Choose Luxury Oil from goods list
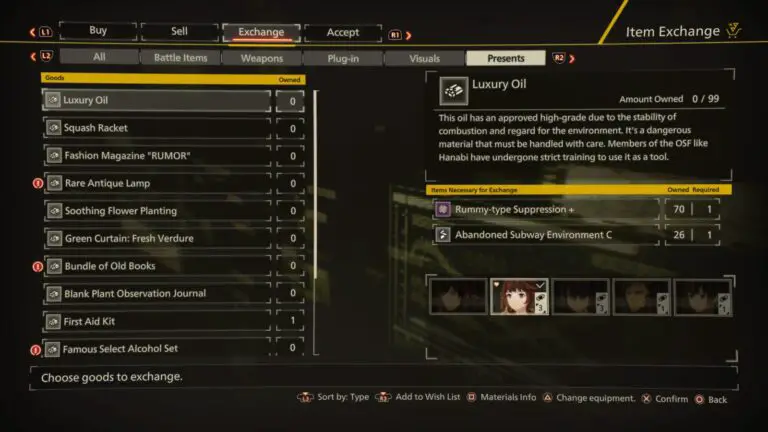 click(x=157, y=101)
